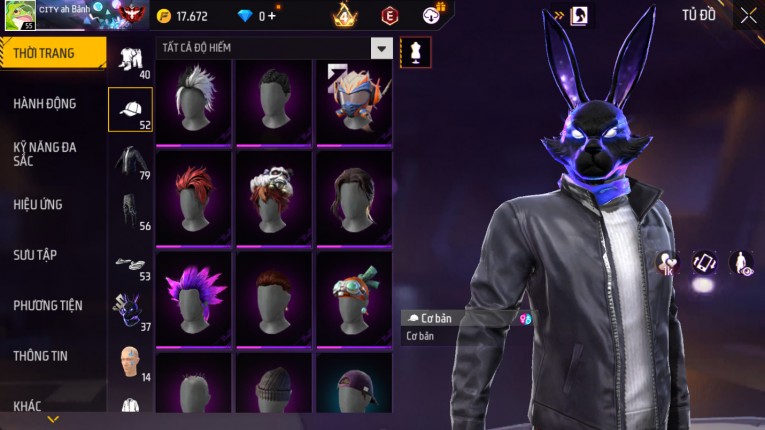Pick the mask subcategory with 37 items
Screen dimensions: 765x430
[130, 312]
